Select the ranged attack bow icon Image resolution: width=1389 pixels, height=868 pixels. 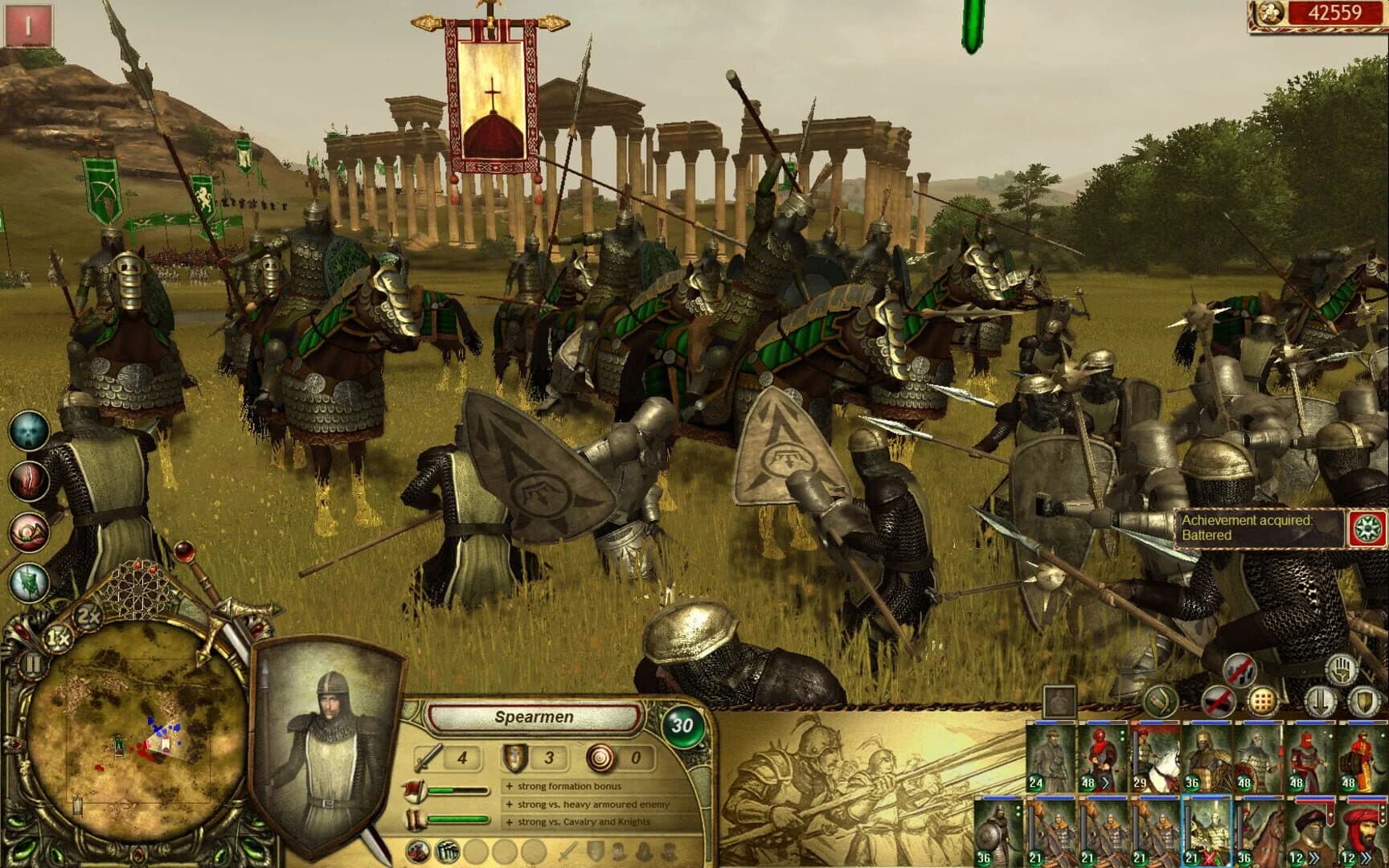1161,702
